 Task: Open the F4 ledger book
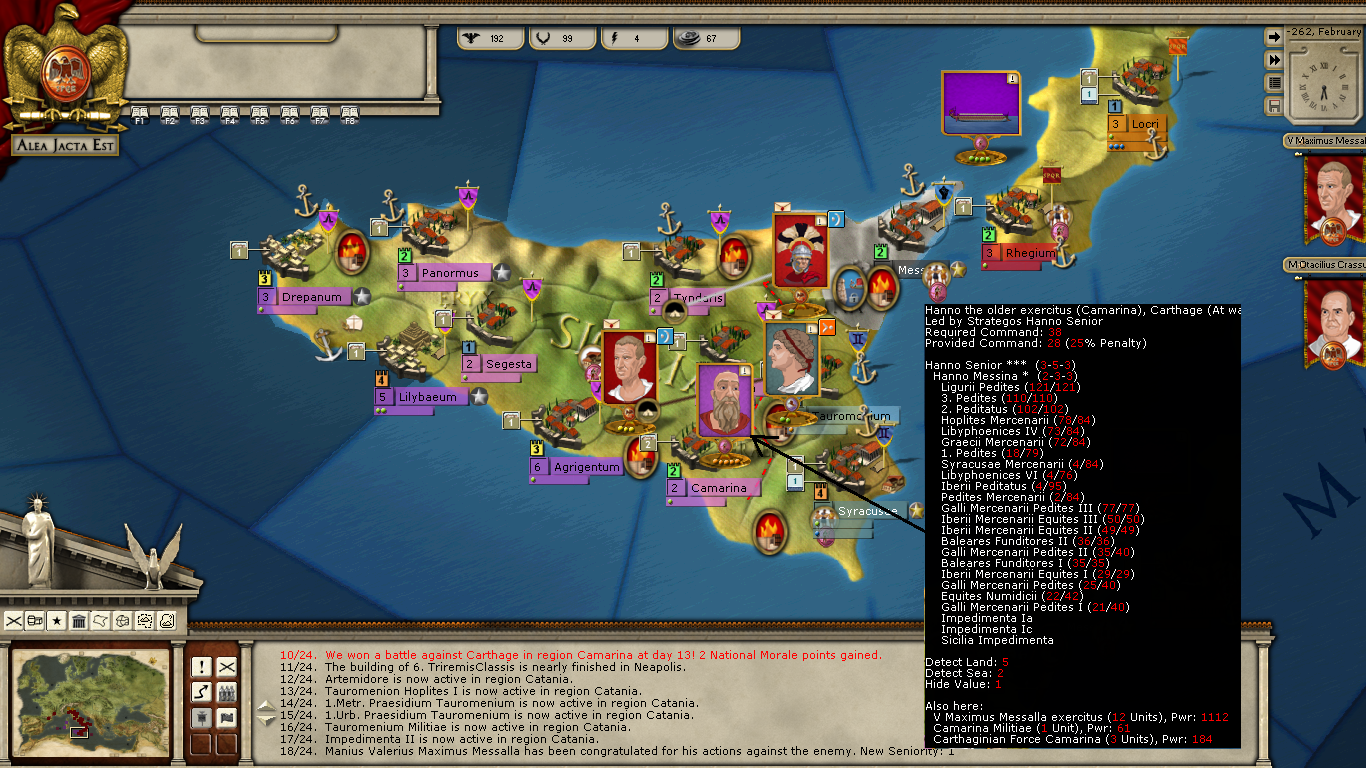coord(229,113)
